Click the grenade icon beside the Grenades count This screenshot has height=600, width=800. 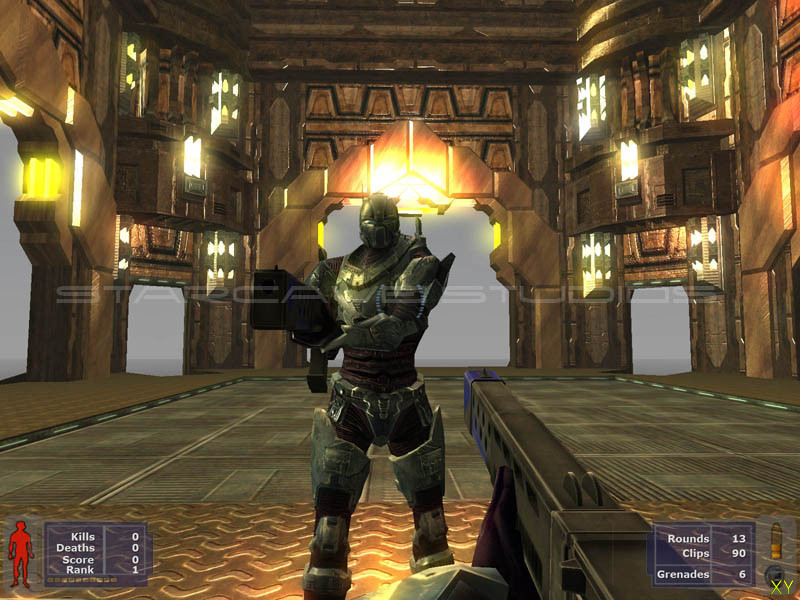[773, 575]
